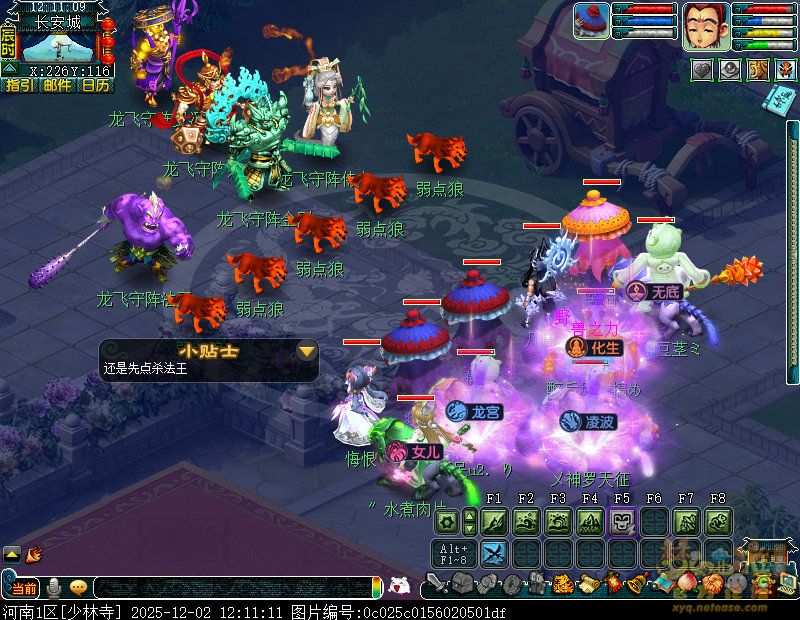Activate the F5 mask skill slot
The height and width of the screenshot is (620, 800).
(x=622, y=521)
